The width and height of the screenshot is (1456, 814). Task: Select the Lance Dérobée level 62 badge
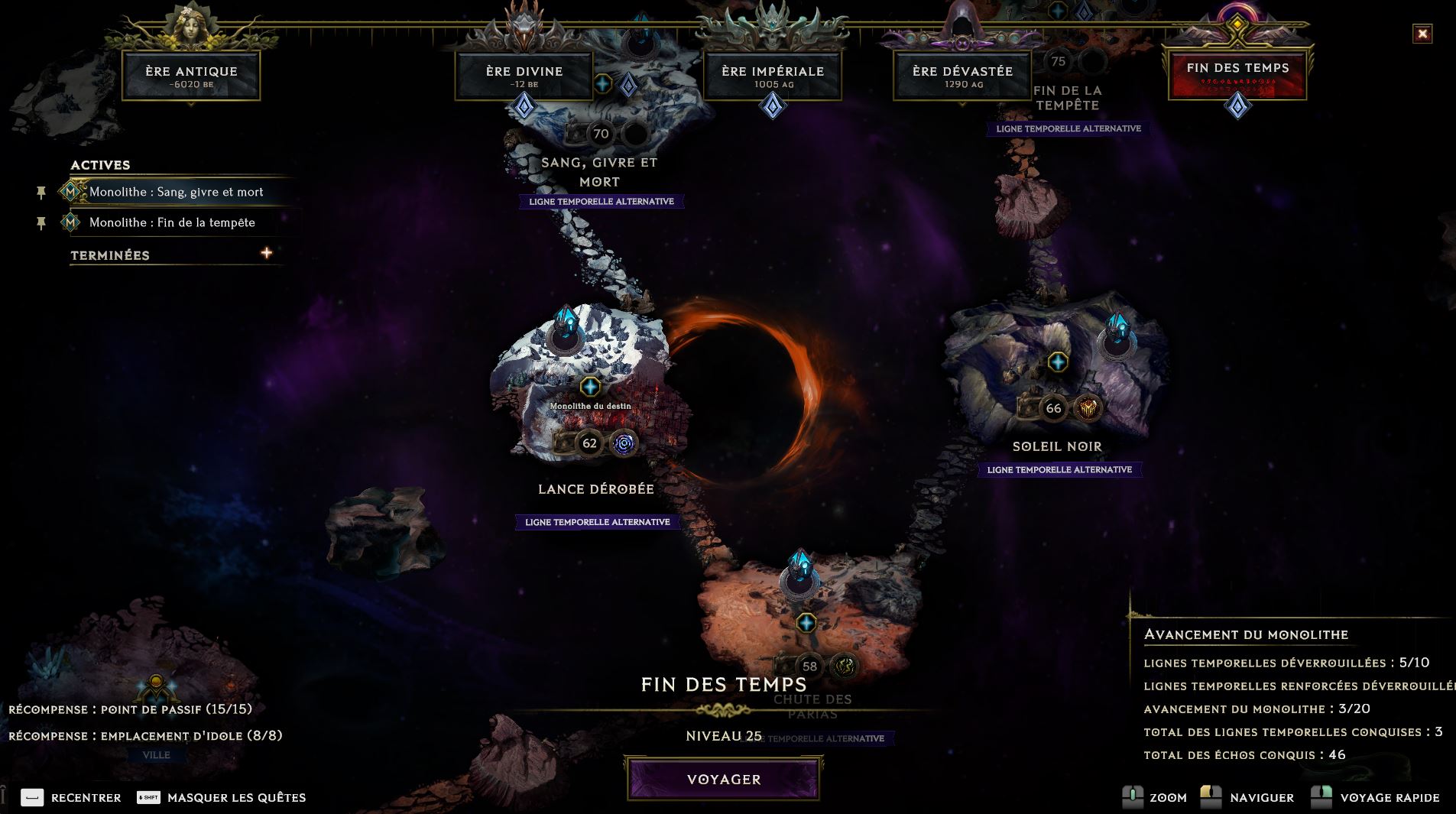tap(589, 443)
